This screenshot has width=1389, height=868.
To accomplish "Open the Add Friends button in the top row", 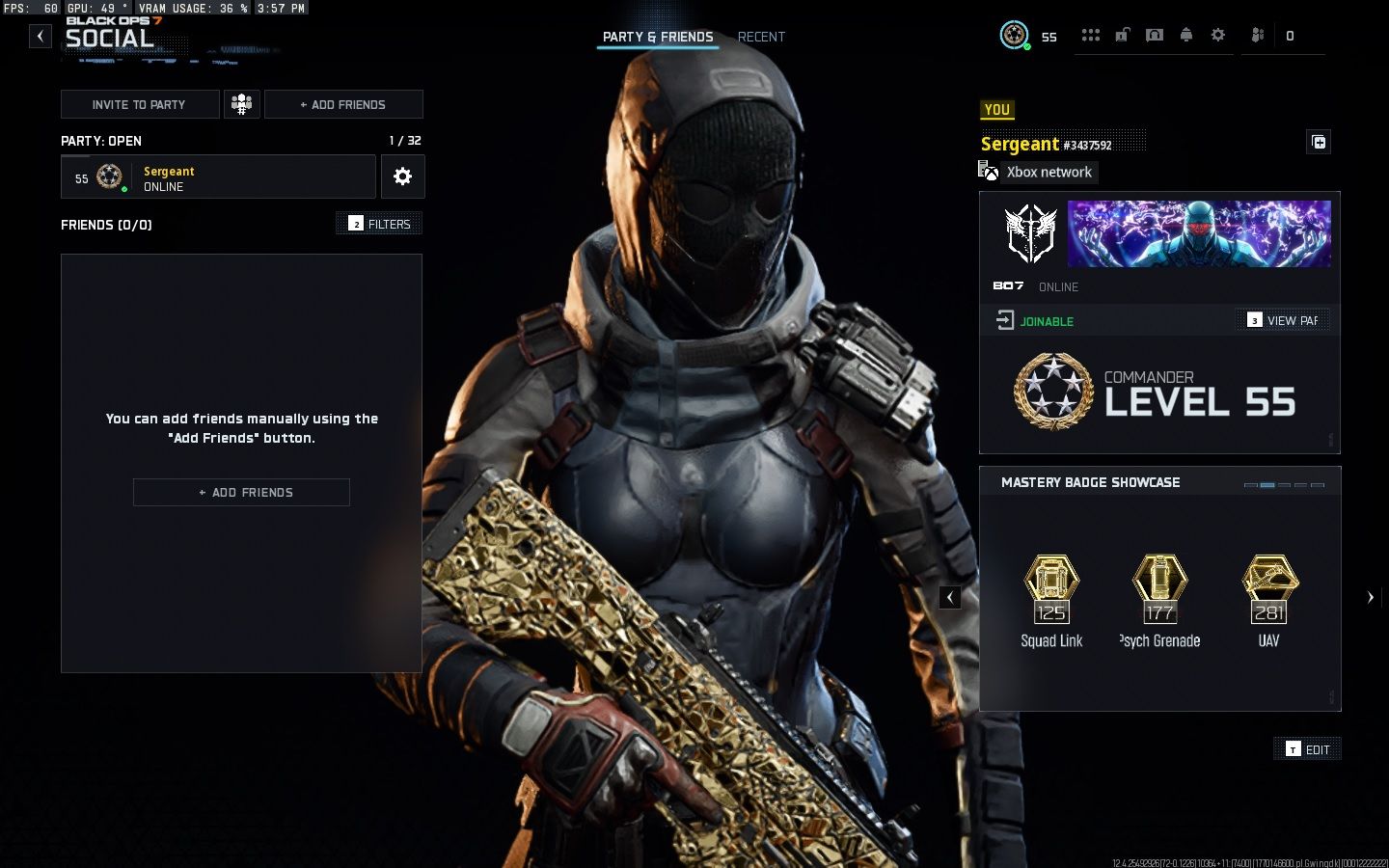I will (343, 104).
